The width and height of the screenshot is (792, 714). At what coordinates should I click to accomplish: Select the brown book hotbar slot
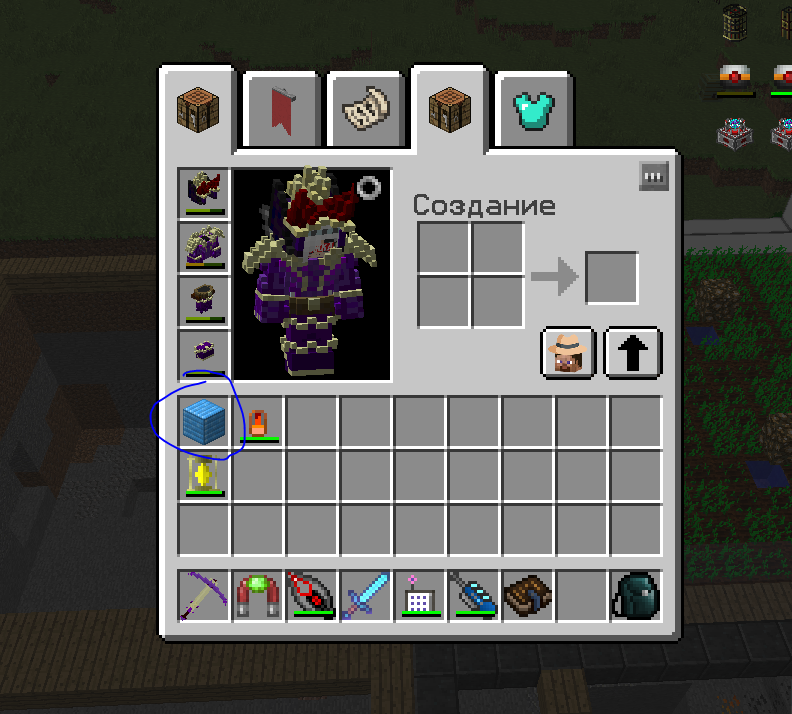point(528,595)
